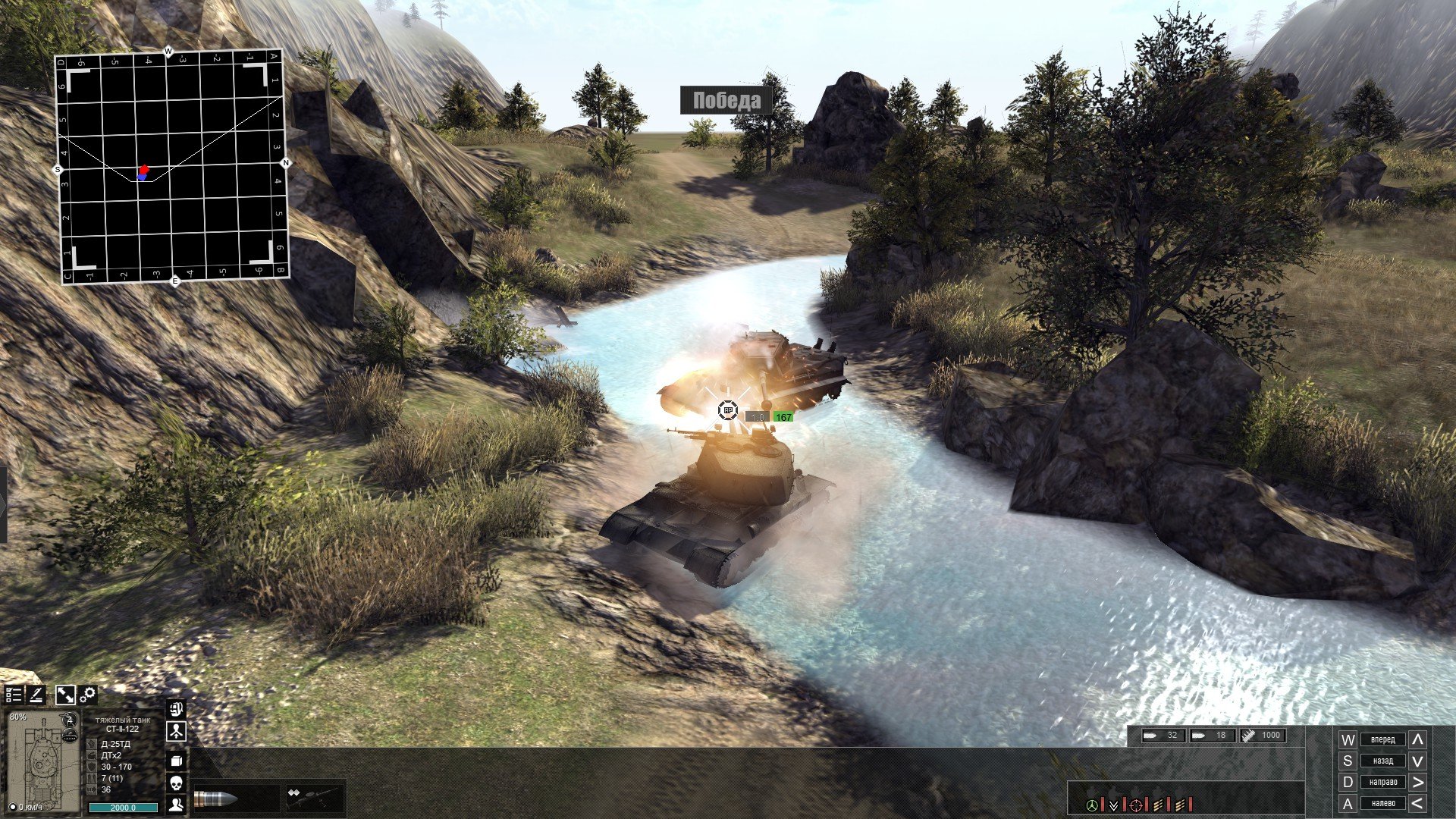Image resolution: width=1456 pixels, height=819 pixels.
Task: Select the cannon shell ammo slot
Action: click(216, 799)
